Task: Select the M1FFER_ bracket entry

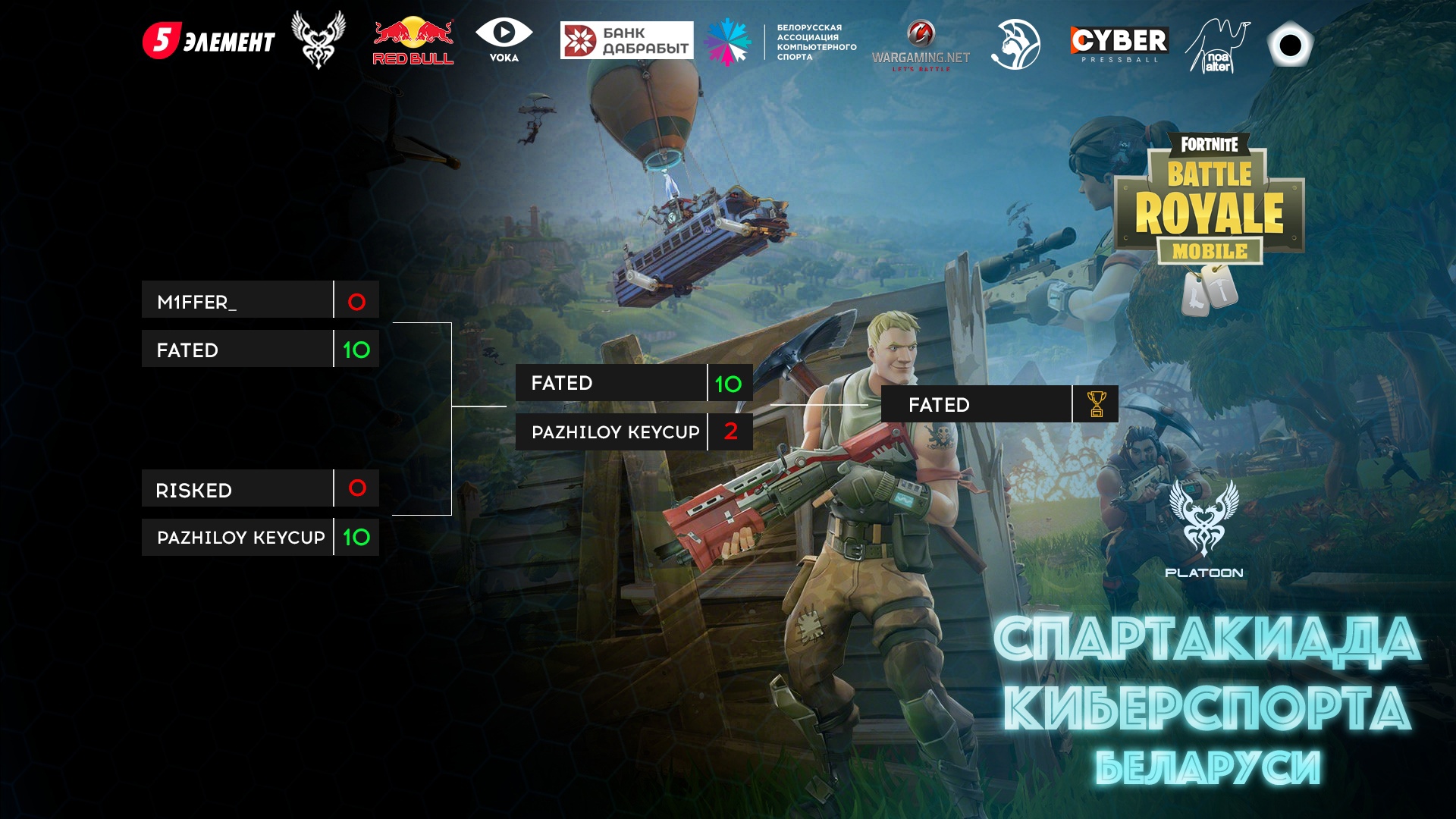Action: point(237,300)
